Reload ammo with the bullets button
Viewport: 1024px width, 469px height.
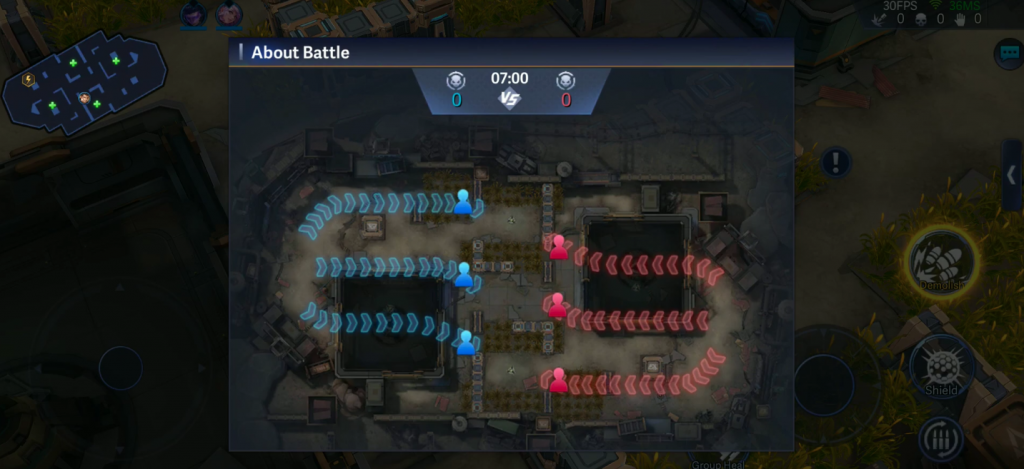[941, 439]
